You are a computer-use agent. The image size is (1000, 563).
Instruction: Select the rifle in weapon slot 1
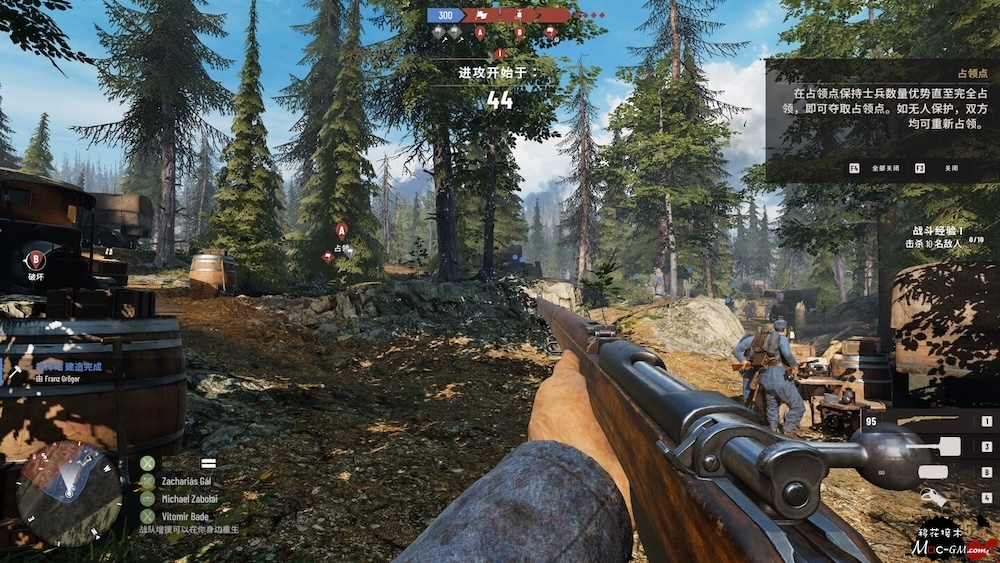(928, 421)
